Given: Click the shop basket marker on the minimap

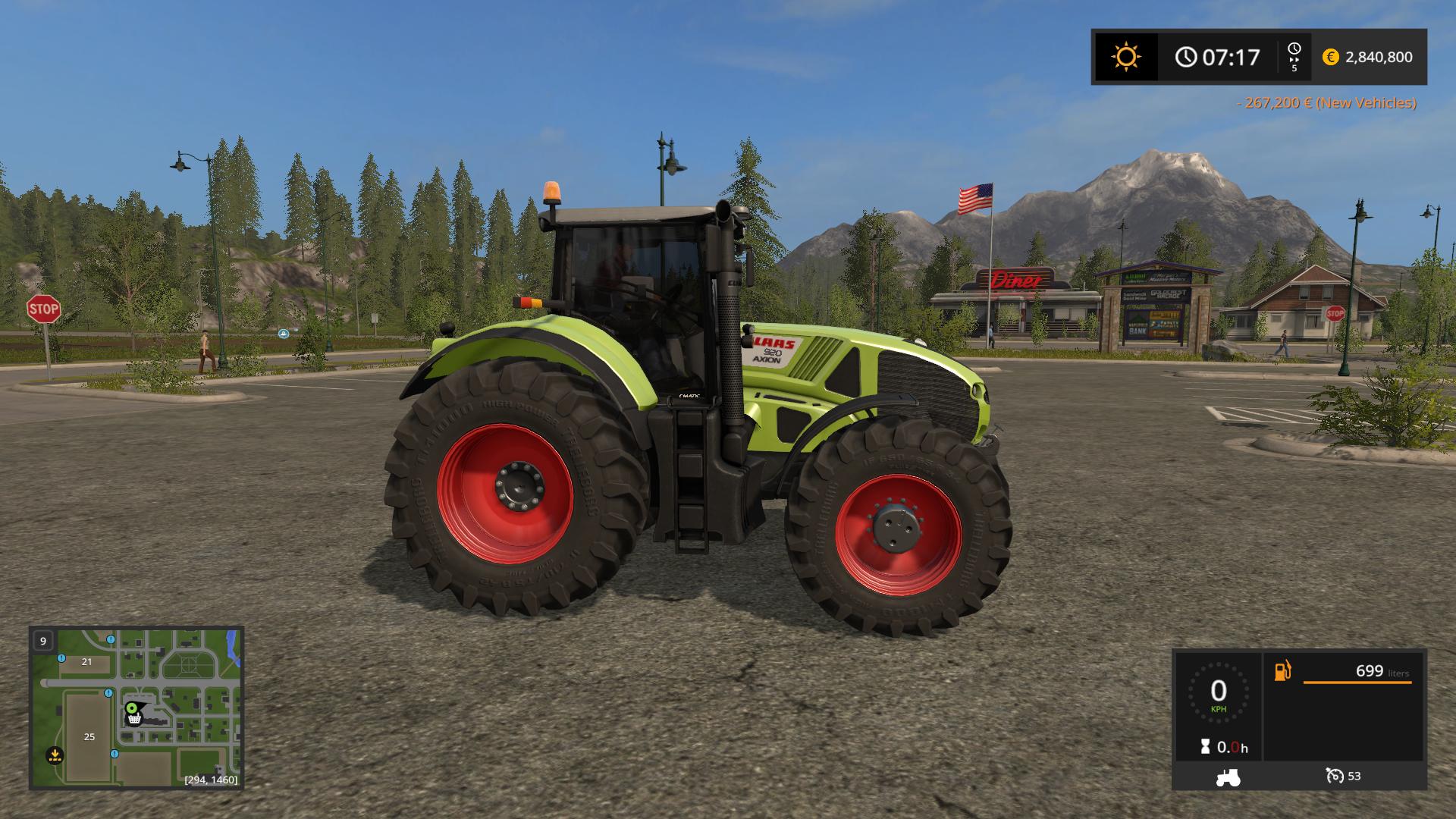Looking at the screenshot, I should coord(135,719).
